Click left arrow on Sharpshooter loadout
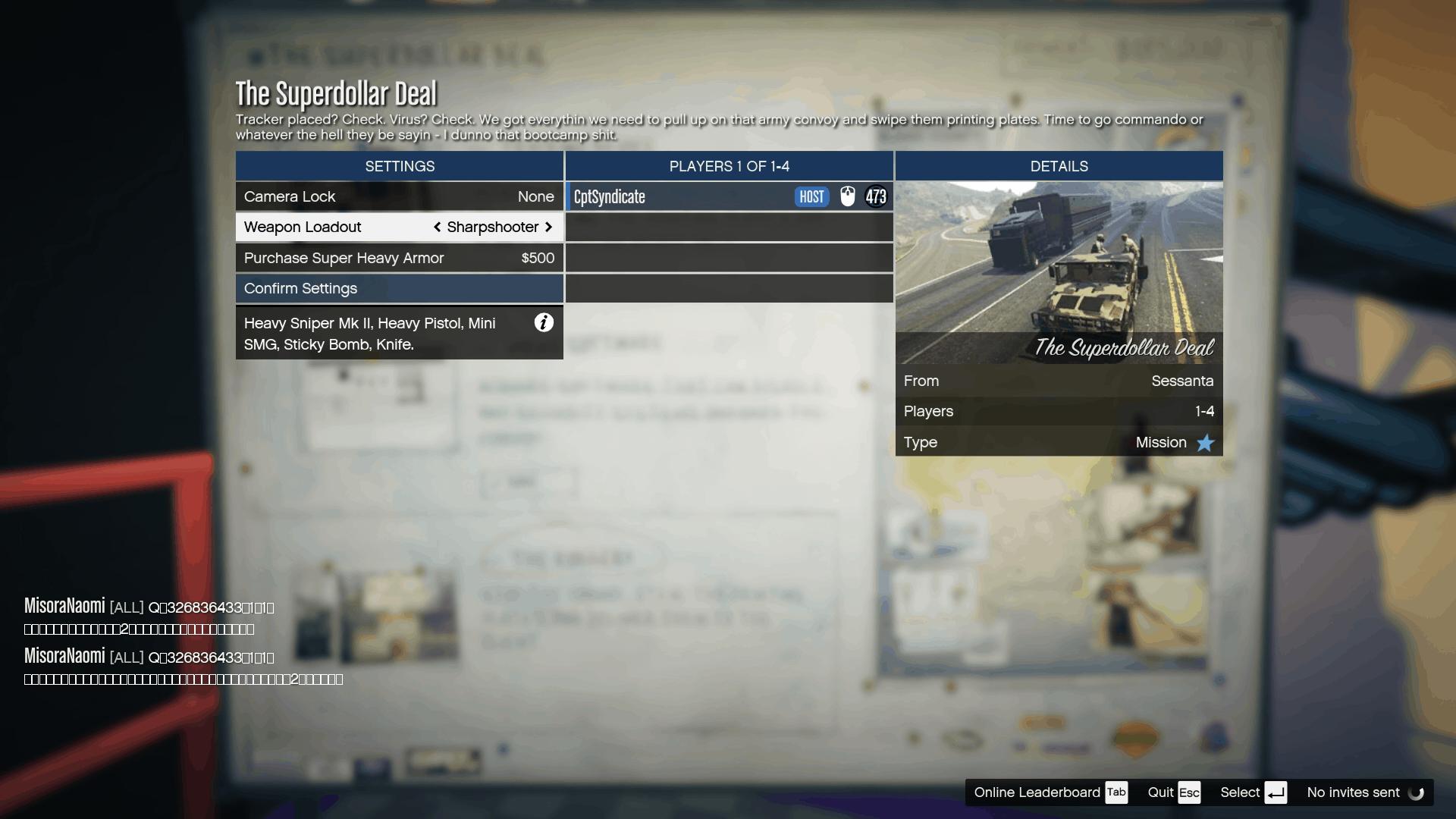The height and width of the screenshot is (819, 1456). (438, 227)
